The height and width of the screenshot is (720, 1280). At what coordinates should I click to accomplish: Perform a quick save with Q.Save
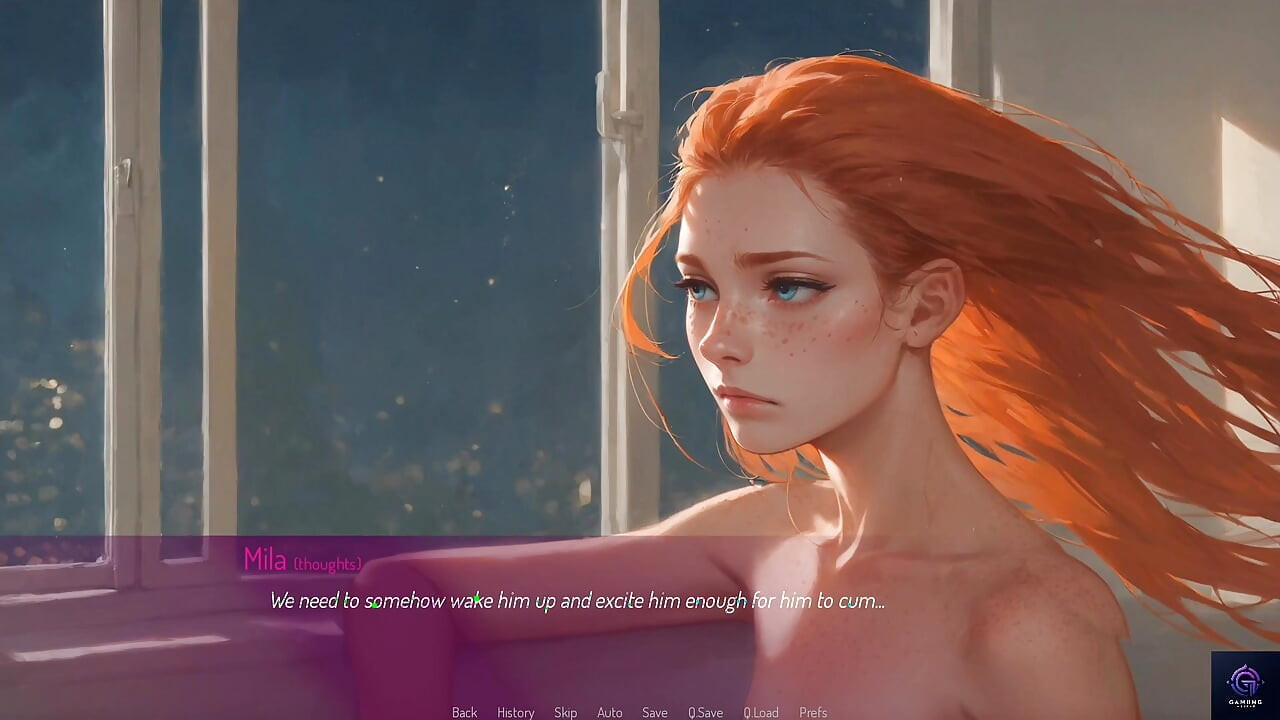coord(706,712)
